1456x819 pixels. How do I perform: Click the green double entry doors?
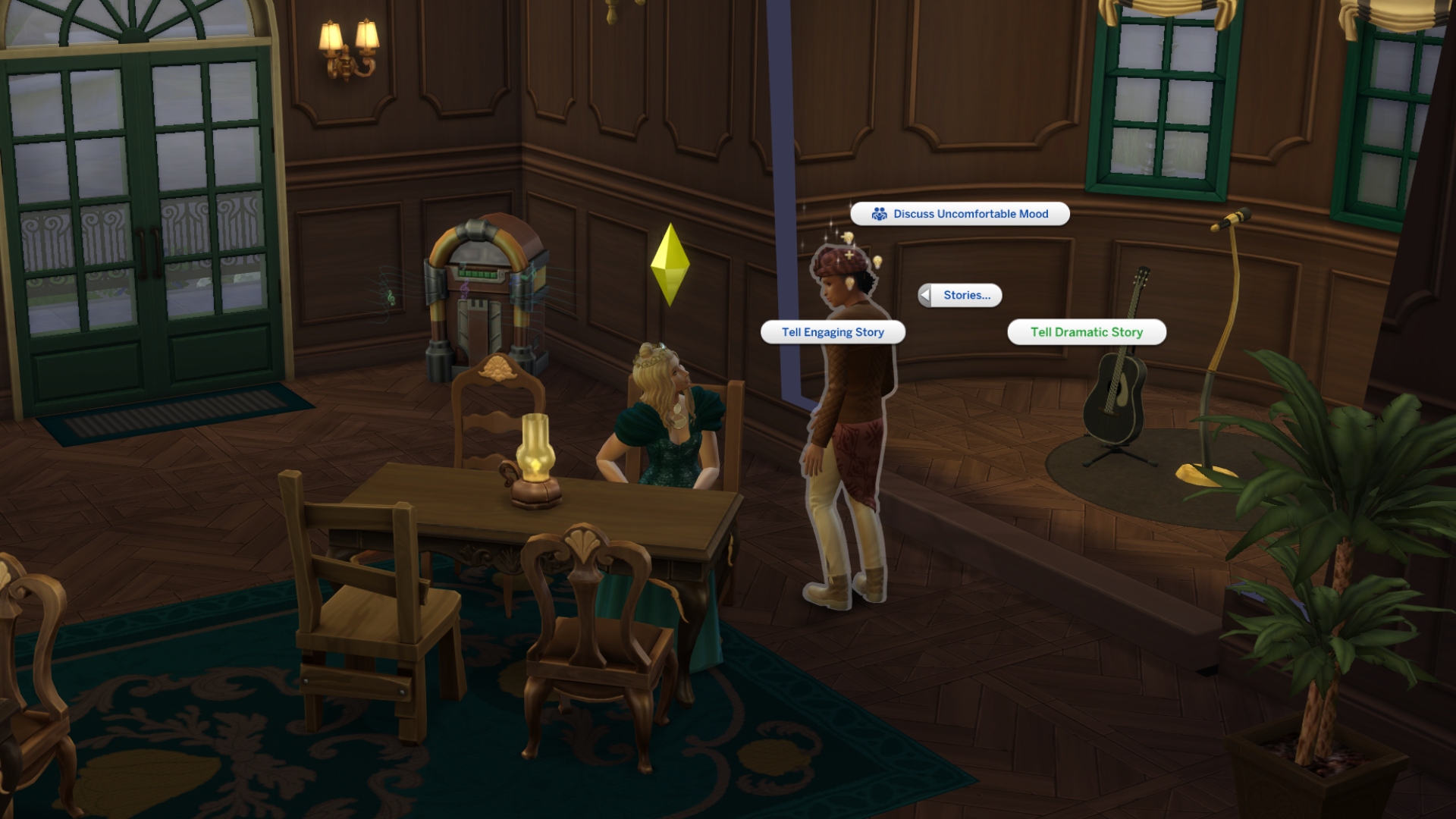pyautogui.click(x=136, y=227)
